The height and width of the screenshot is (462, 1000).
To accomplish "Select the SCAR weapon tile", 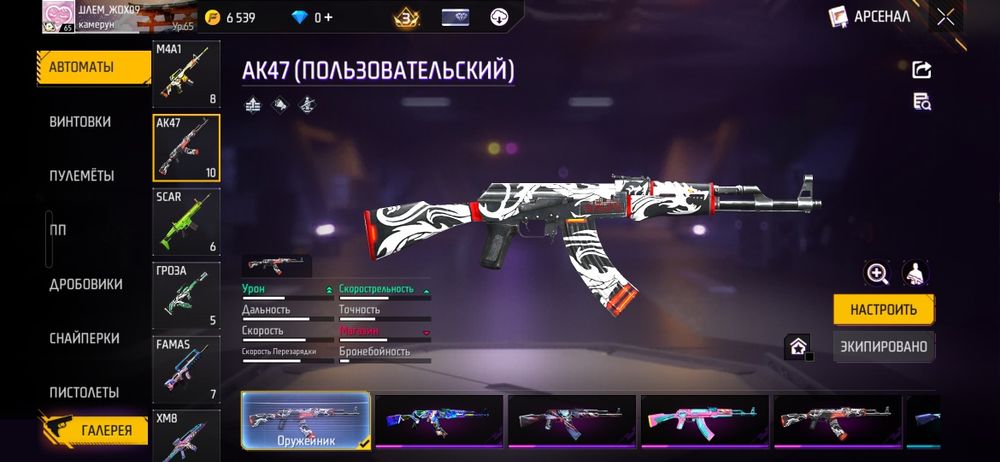I will coord(186,221).
